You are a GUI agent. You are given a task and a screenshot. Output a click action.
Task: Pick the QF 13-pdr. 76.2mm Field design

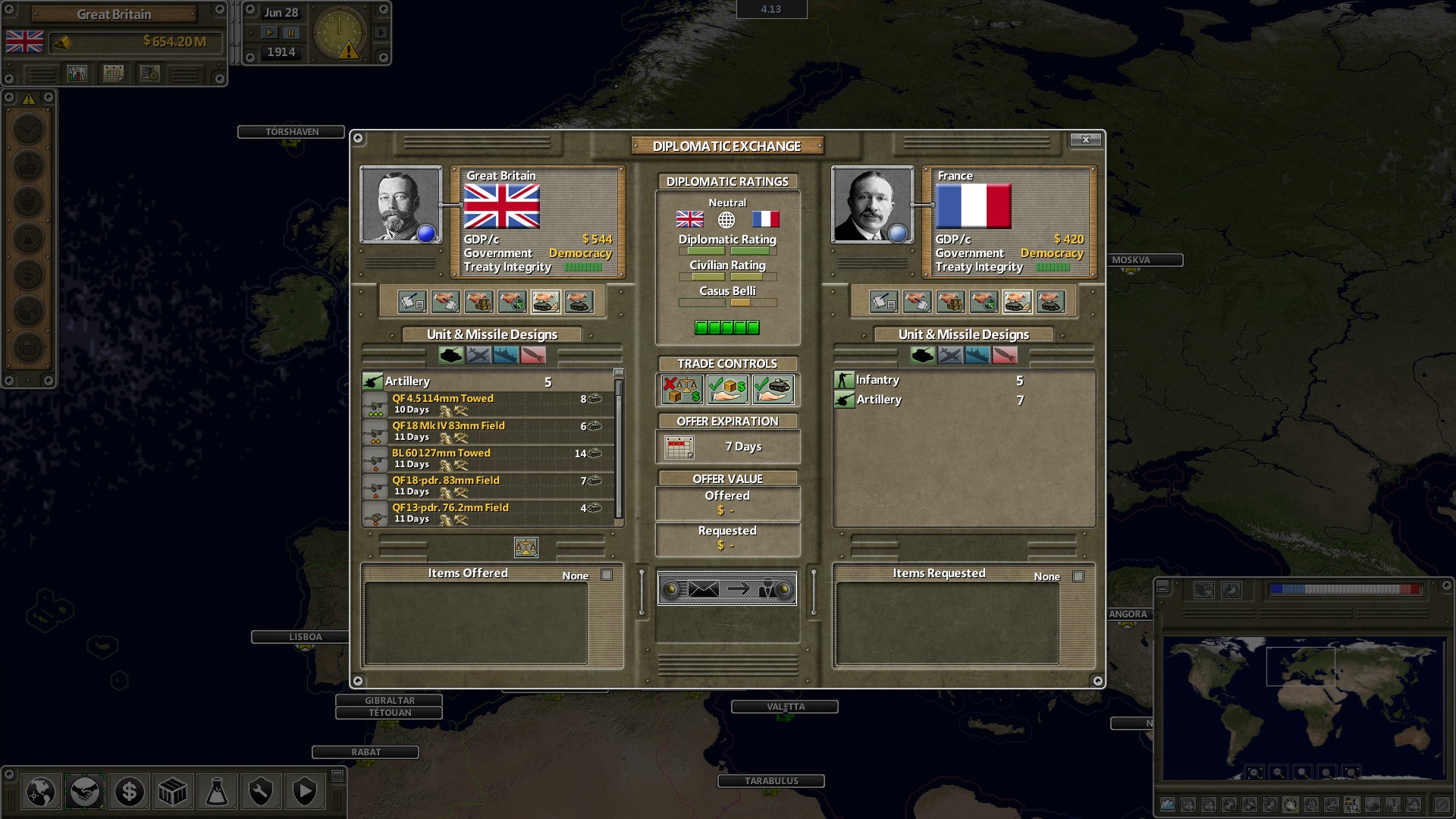pyautogui.click(x=450, y=508)
